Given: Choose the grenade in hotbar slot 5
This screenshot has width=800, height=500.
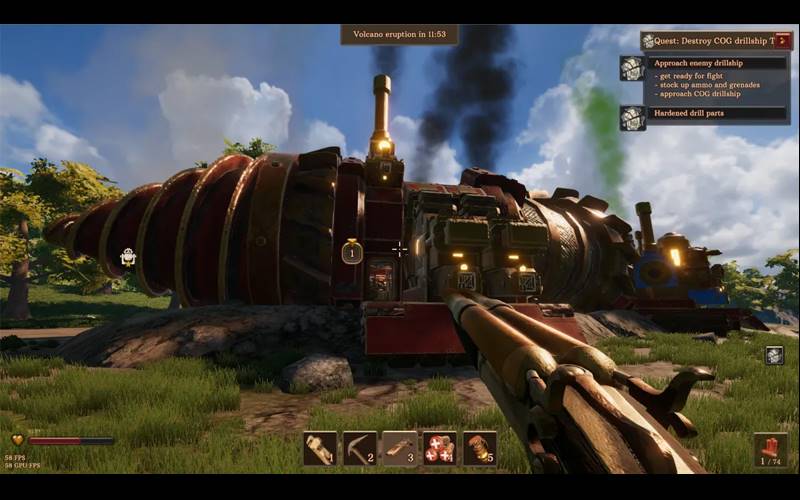Looking at the screenshot, I should pos(480,448).
